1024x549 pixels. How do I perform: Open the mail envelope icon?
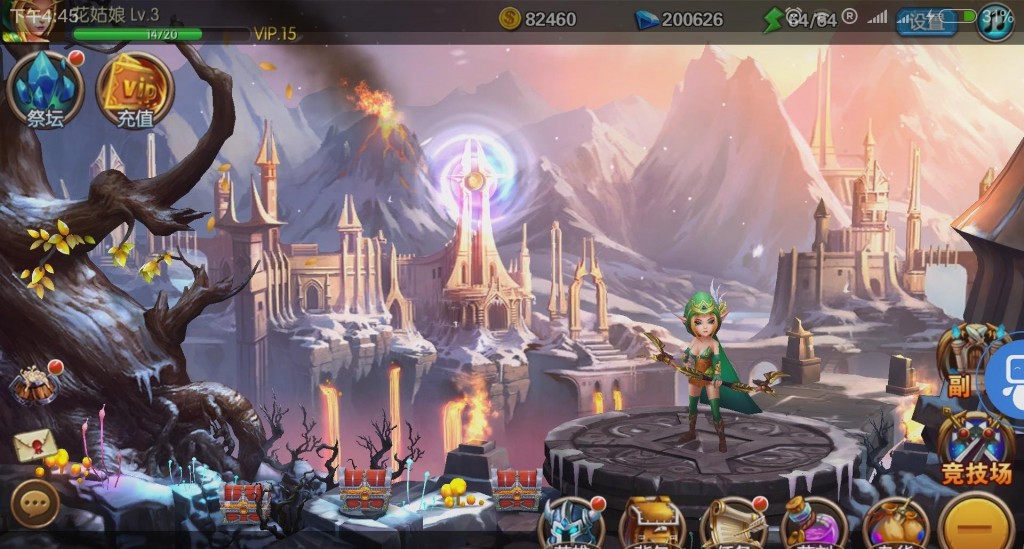pyautogui.click(x=33, y=445)
